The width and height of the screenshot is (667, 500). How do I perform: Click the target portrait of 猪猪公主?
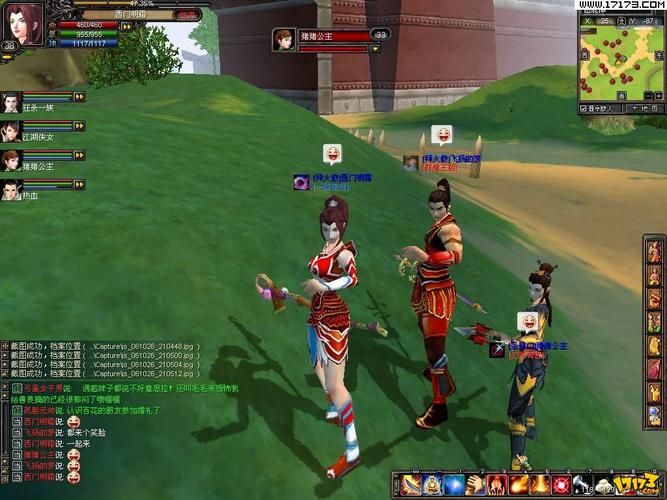pyautogui.click(x=284, y=40)
